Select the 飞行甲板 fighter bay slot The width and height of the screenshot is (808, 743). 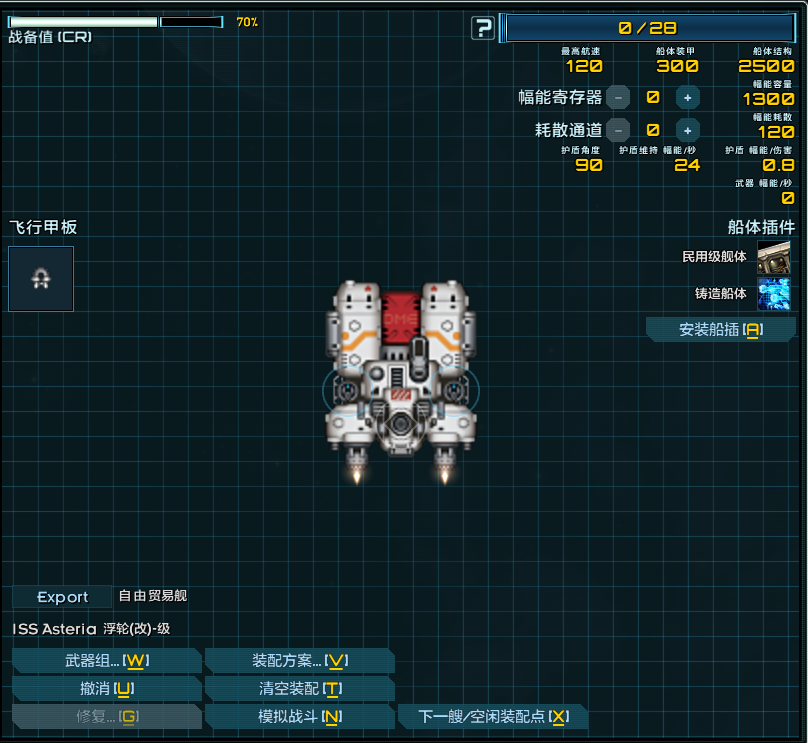coord(41,279)
